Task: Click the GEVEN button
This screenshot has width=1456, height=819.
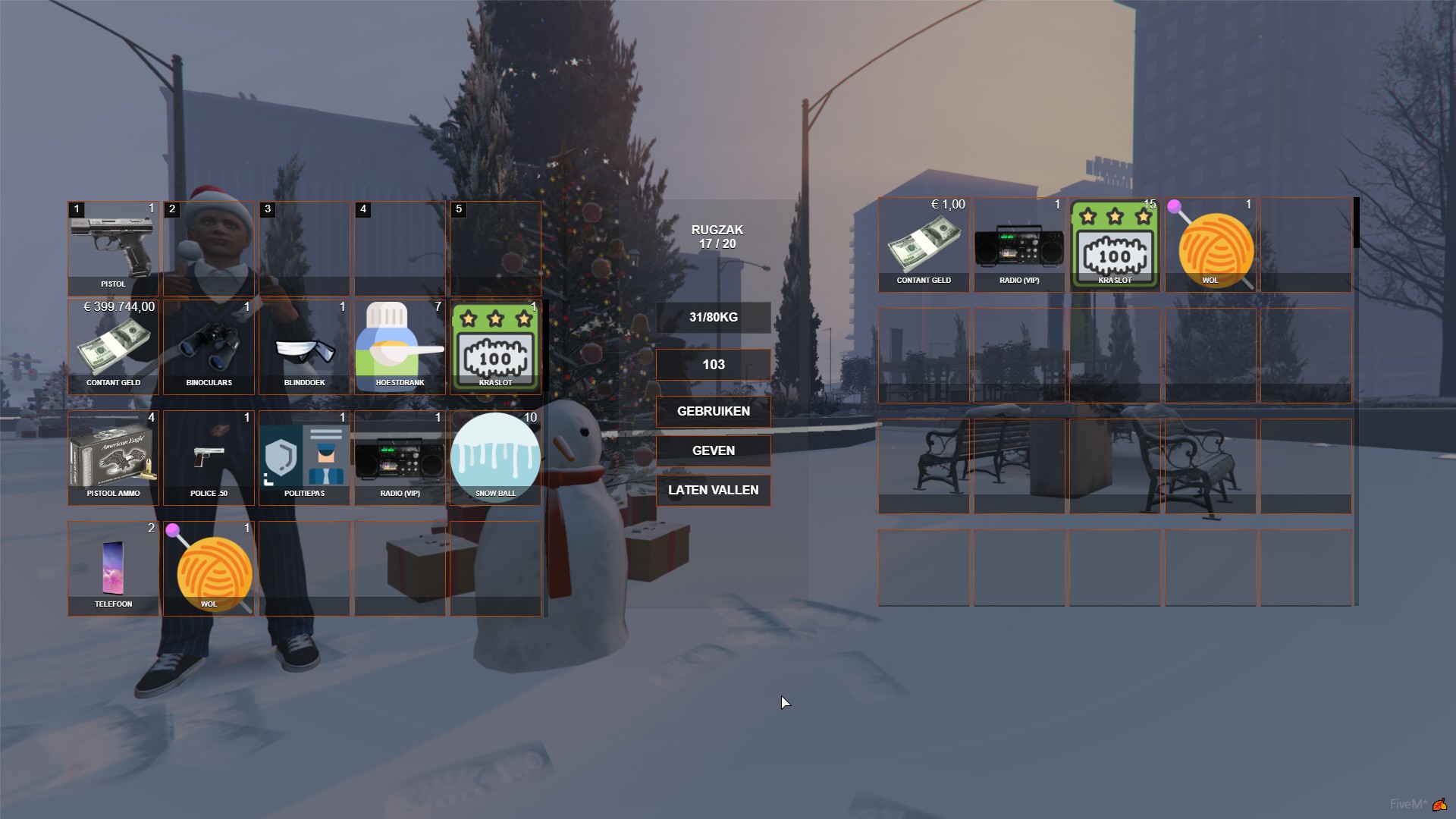Action: [713, 450]
